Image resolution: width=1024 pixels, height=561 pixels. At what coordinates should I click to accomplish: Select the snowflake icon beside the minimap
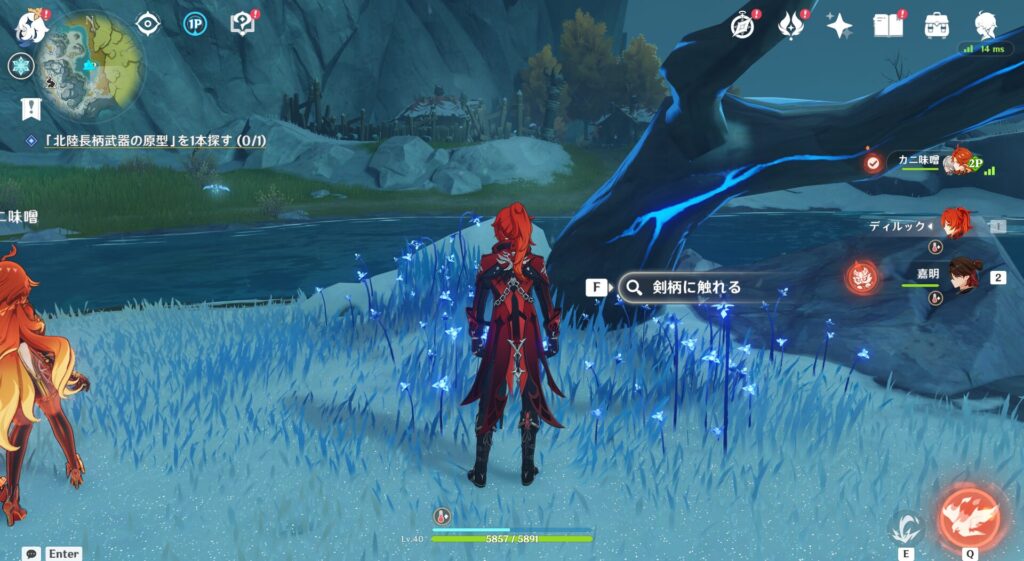click(21, 67)
